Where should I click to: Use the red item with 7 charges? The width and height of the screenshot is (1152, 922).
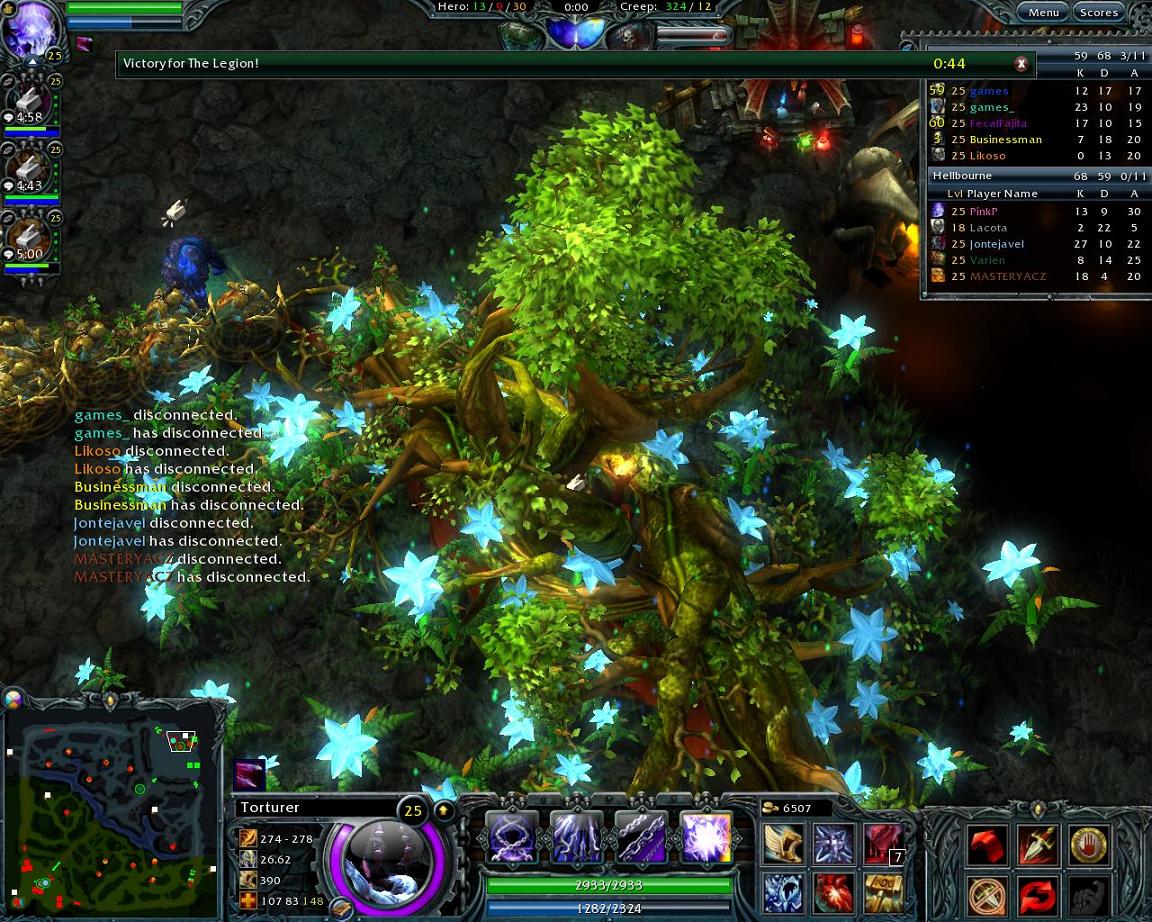click(x=883, y=845)
